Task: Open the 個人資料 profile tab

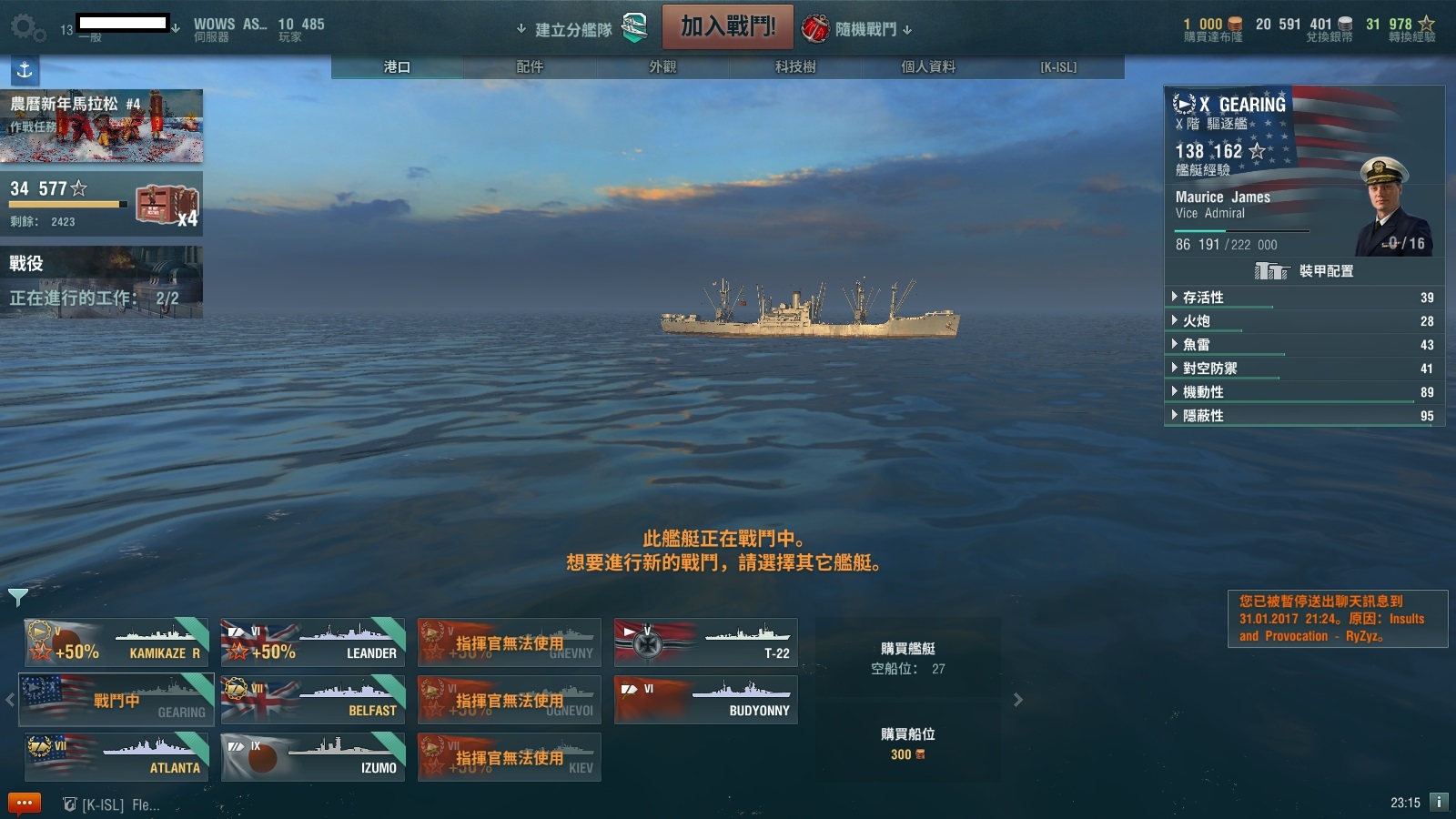Action: pyautogui.click(x=928, y=66)
